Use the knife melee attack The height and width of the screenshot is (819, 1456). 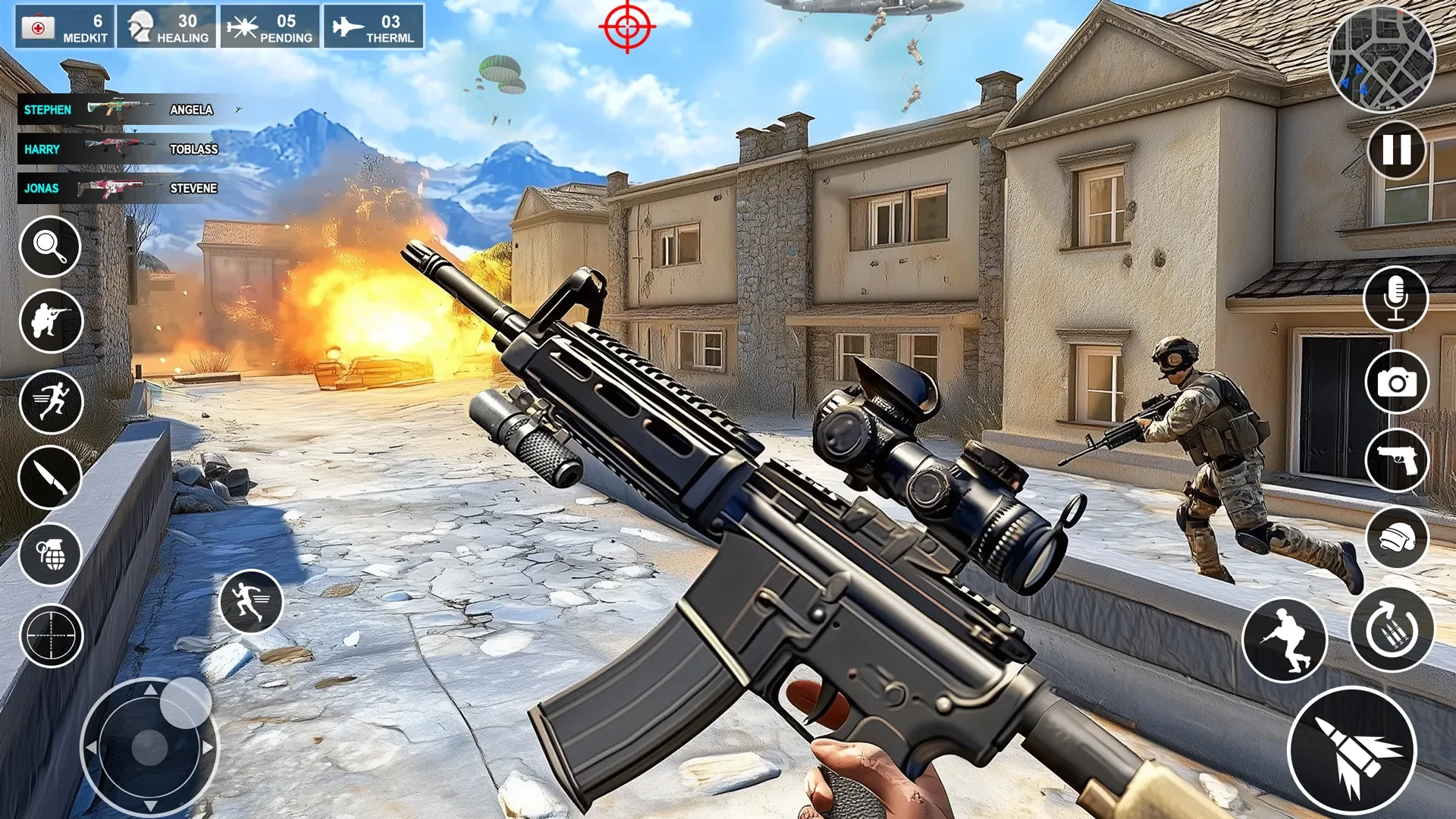click(x=50, y=477)
